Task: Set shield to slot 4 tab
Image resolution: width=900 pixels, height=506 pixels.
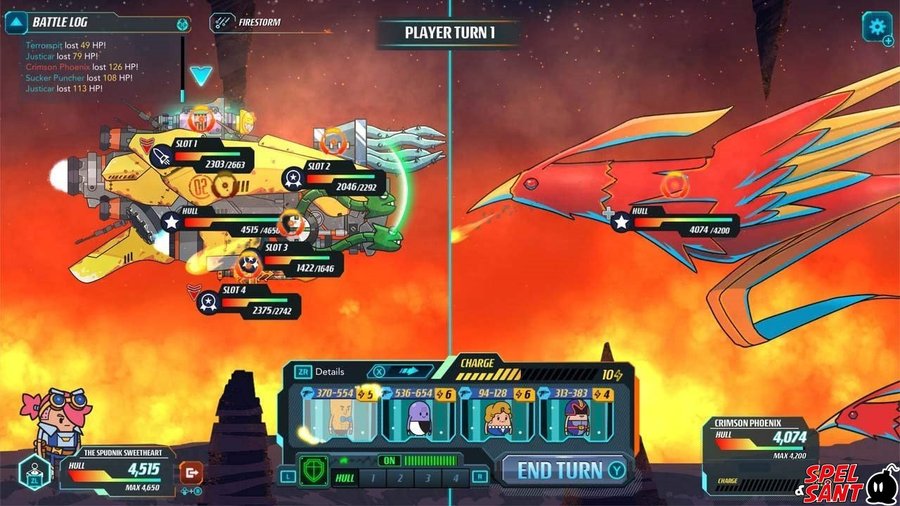Action: (455, 479)
